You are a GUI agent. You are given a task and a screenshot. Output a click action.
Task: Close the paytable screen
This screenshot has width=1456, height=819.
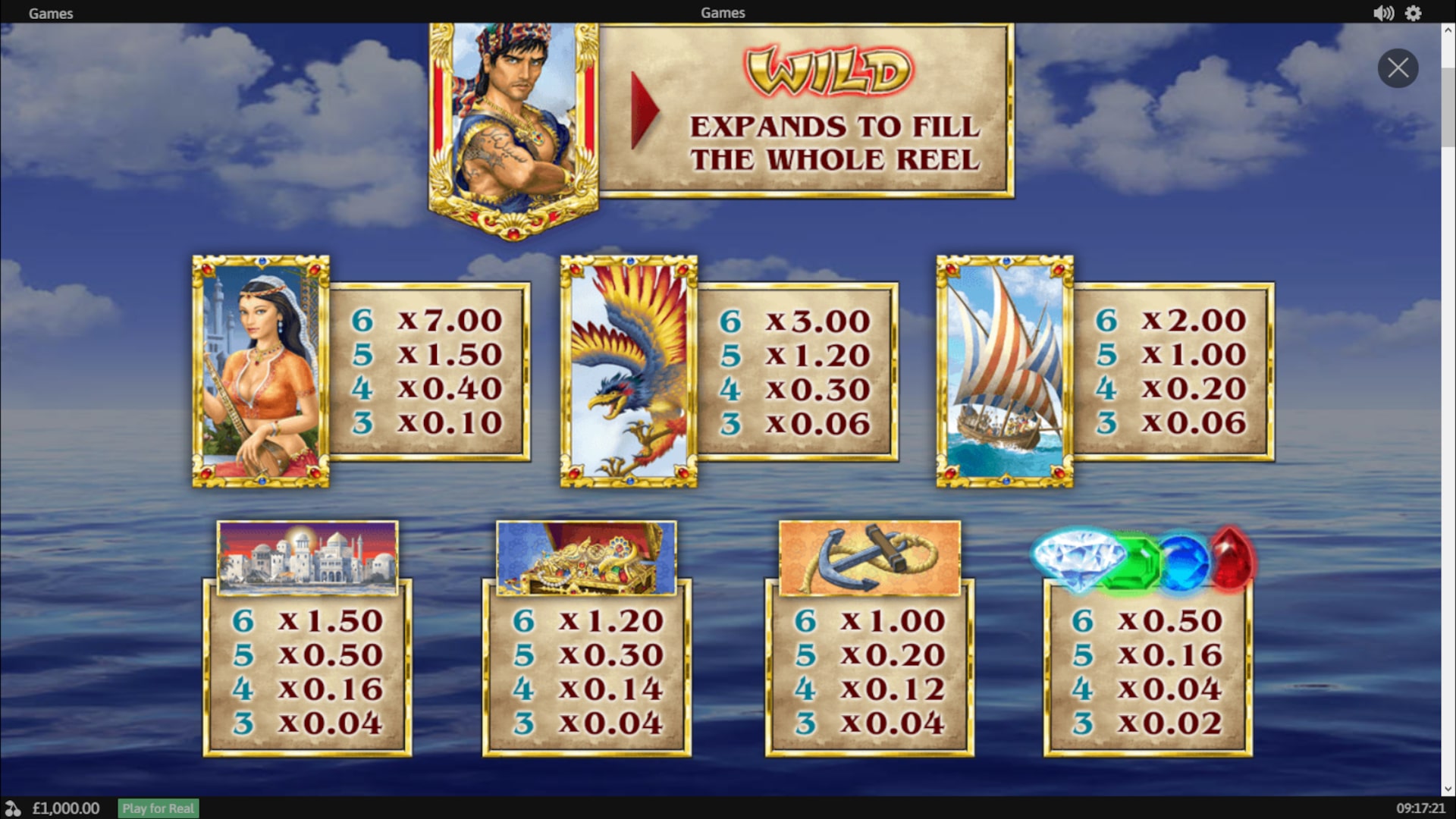[1398, 68]
